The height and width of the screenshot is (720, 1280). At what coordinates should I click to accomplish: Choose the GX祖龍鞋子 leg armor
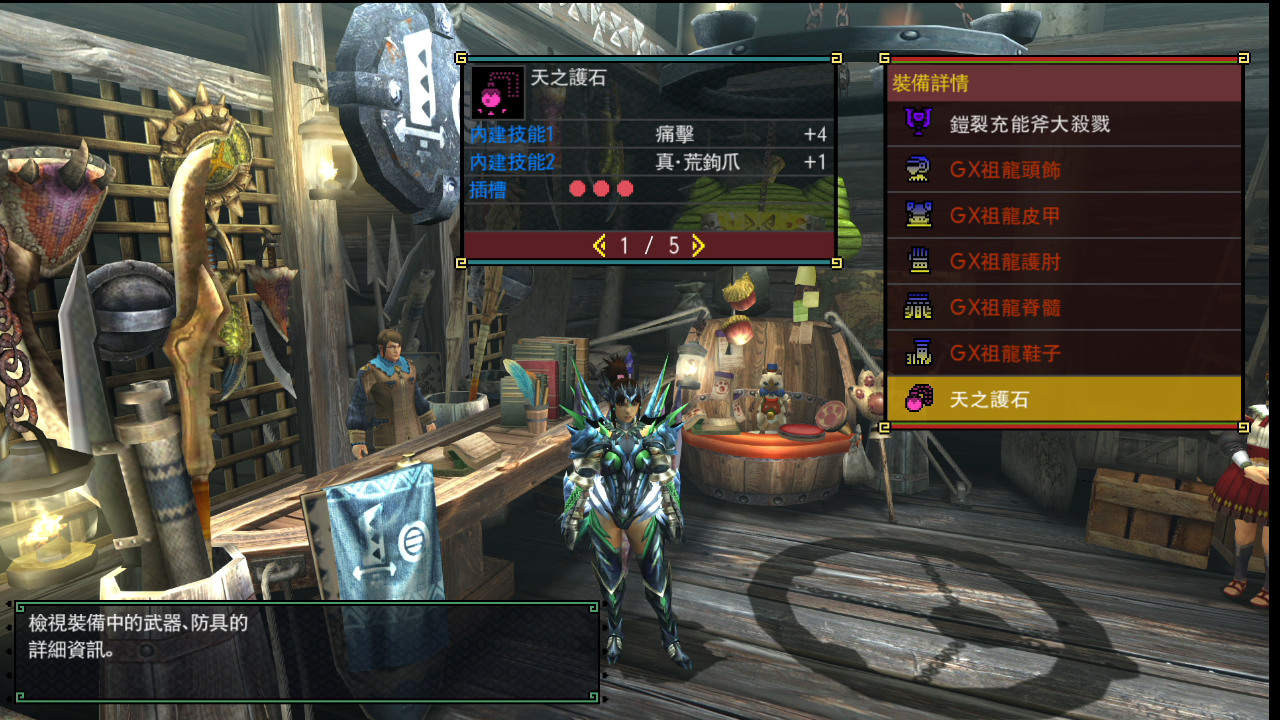tap(1063, 354)
